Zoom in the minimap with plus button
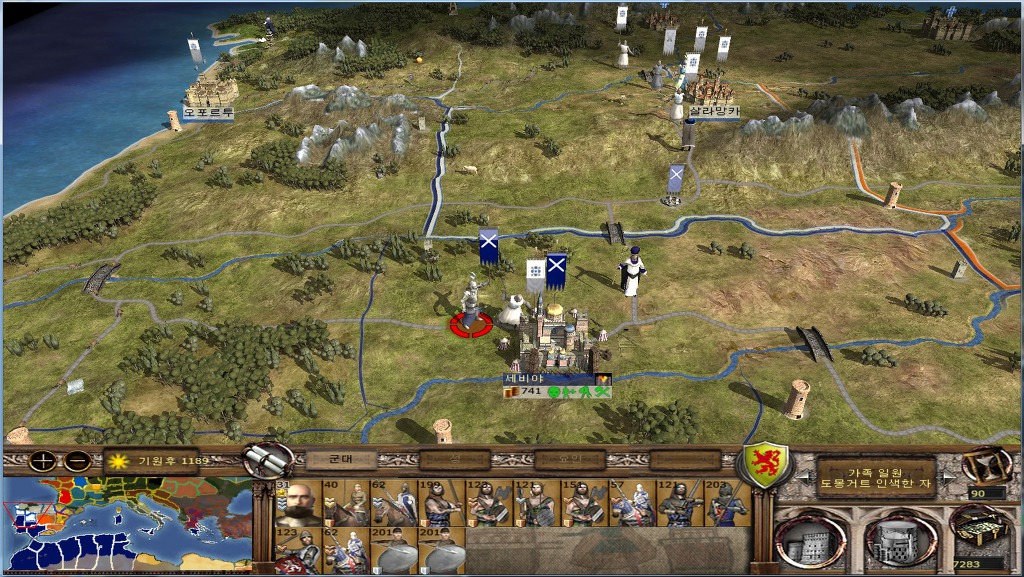The width and height of the screenshot is (1024, 577). click(x=42, y=462)
